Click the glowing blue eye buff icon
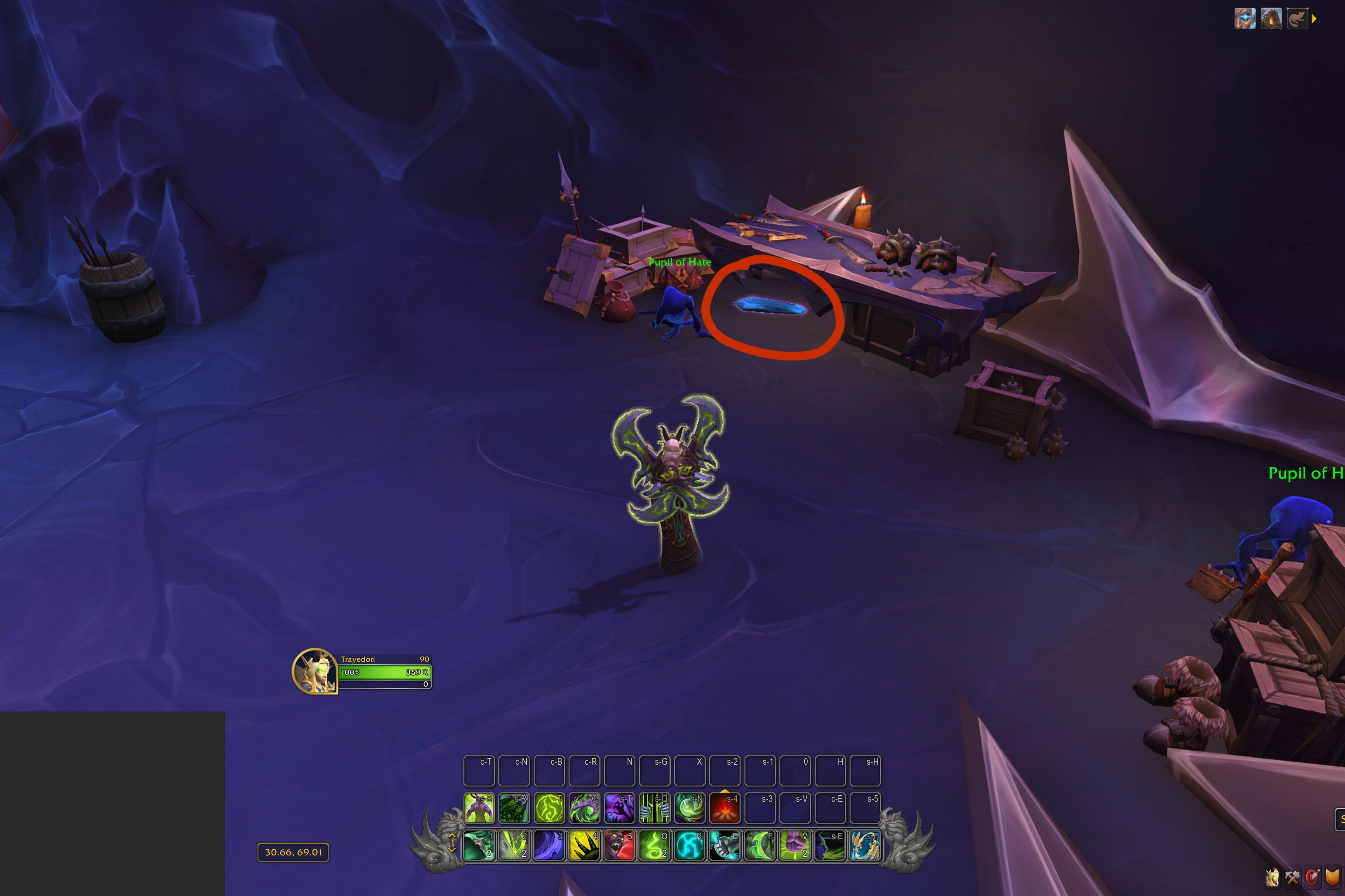Screen dimensions: 1345x896 [1245, 18]
